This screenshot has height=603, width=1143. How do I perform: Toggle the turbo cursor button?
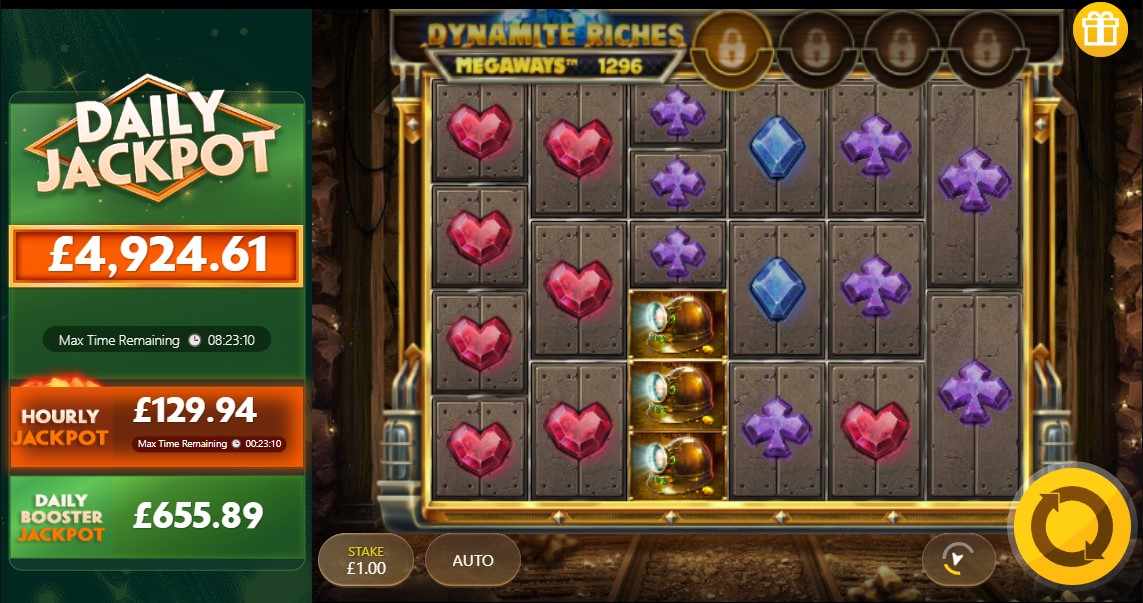958,560
